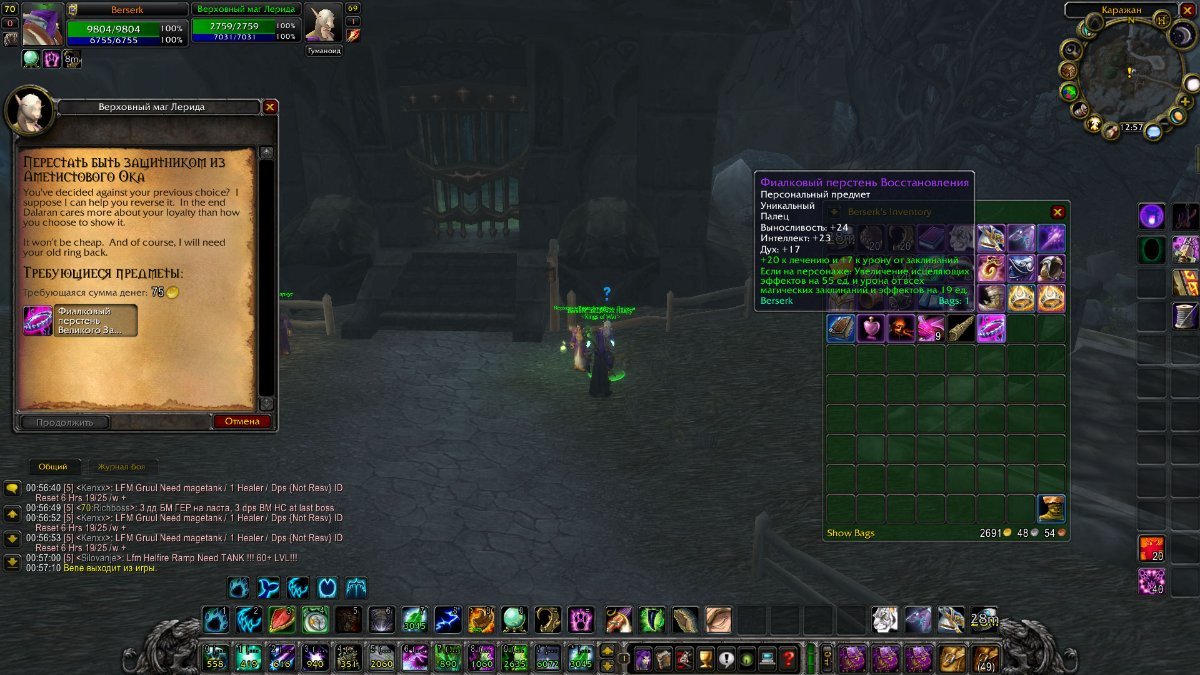
Task: Click the Отмена button in quest dialog
Action: pos(242,421)
